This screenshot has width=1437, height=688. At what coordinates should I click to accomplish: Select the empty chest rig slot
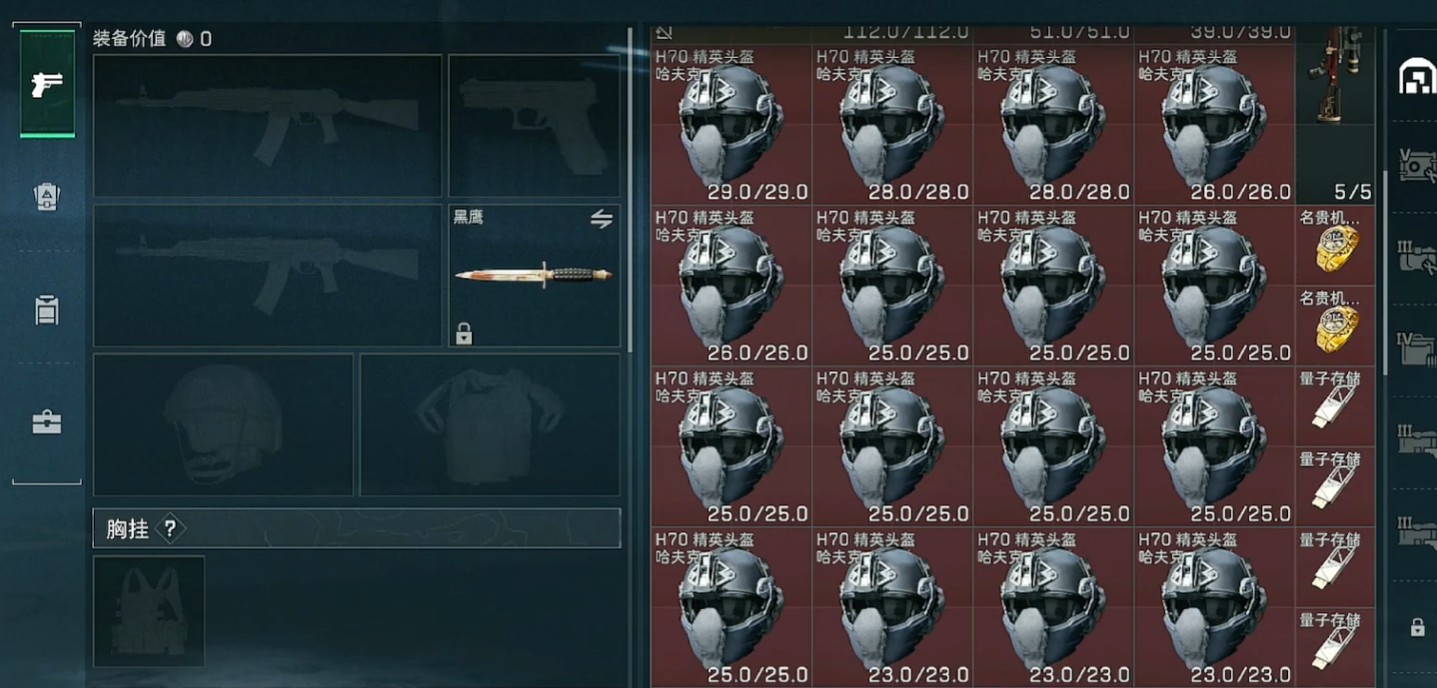pos(149,611)
